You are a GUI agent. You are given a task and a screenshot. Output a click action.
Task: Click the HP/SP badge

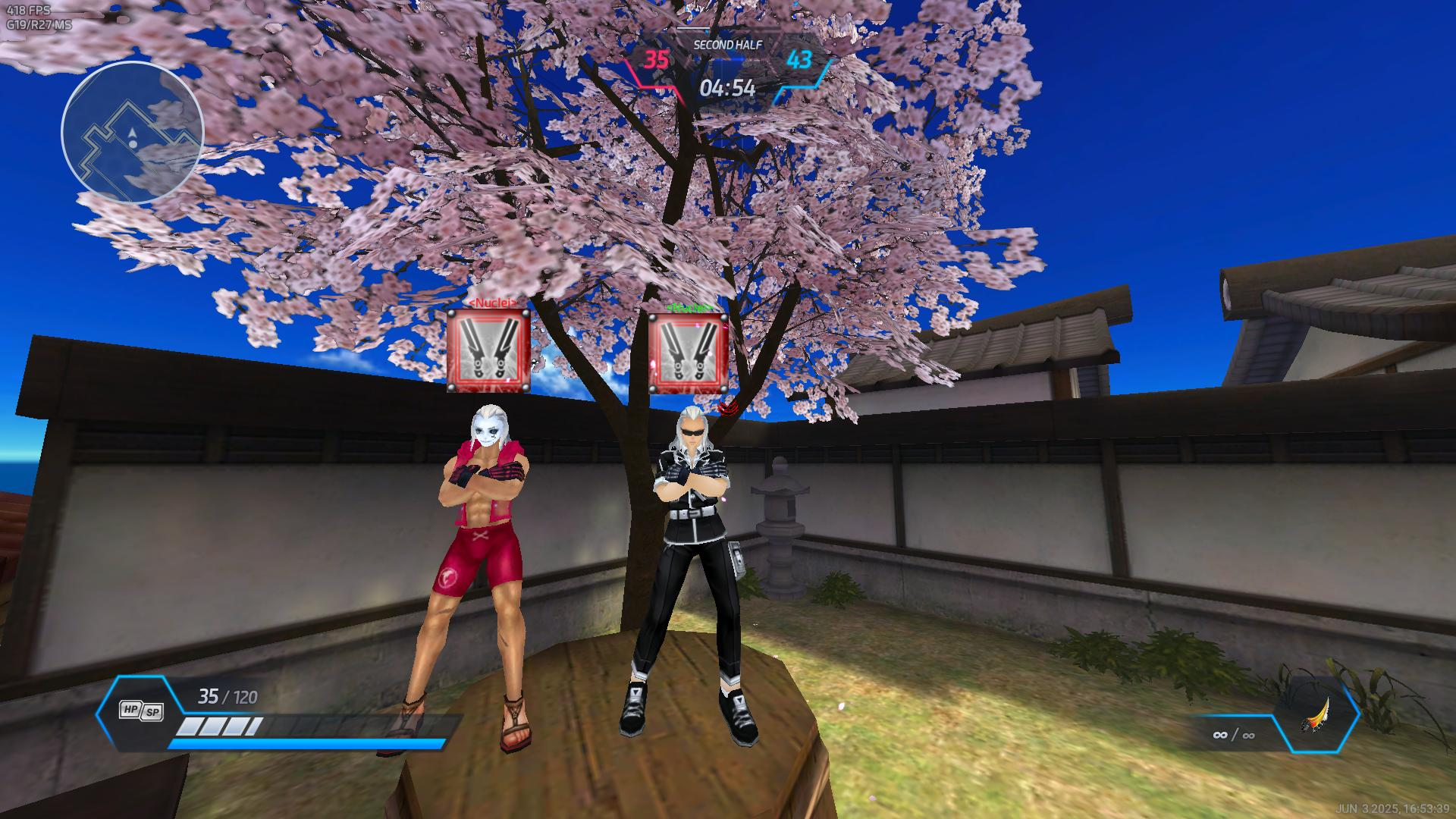(142, 711)
